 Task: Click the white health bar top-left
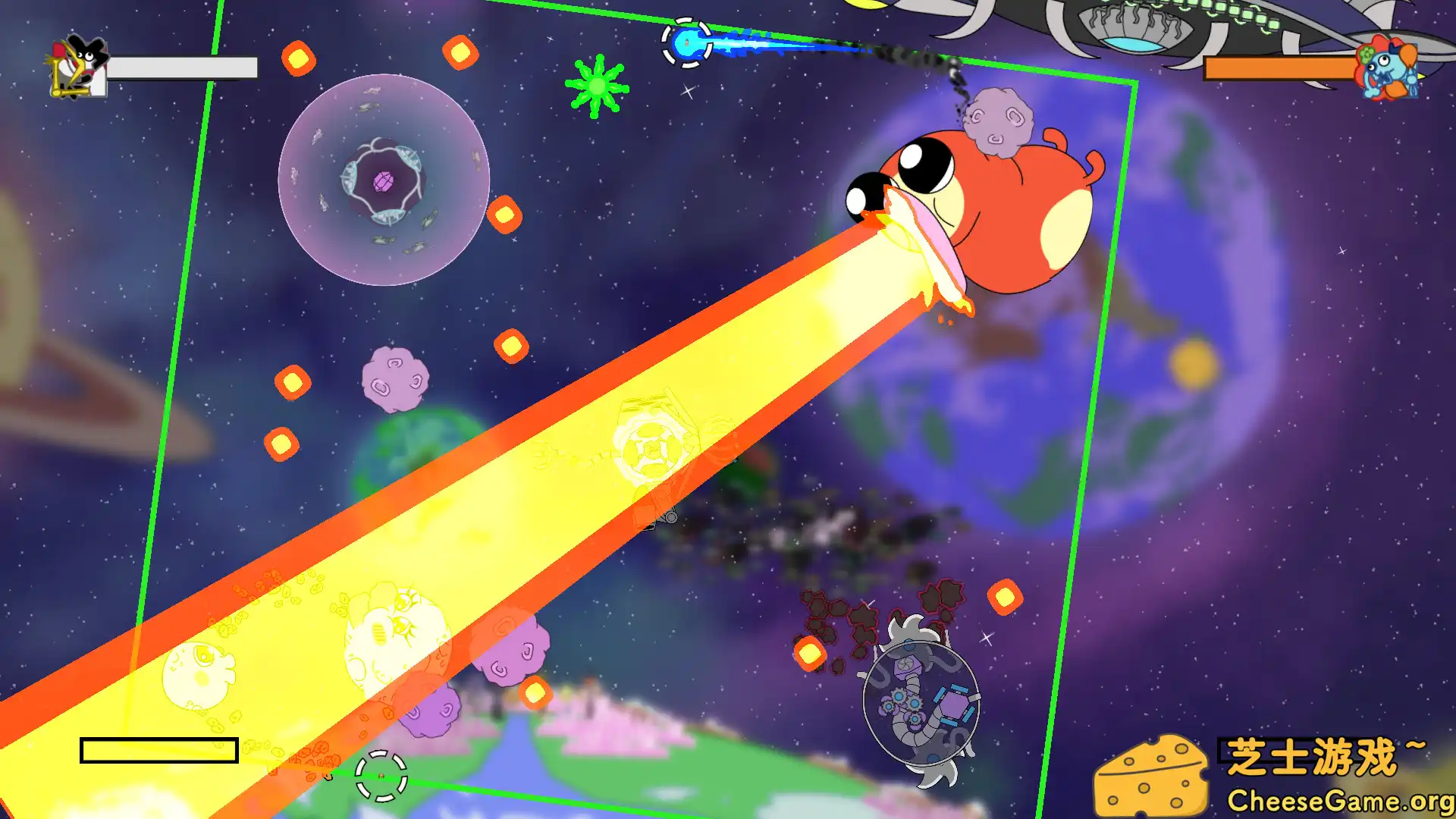(182, 67)
